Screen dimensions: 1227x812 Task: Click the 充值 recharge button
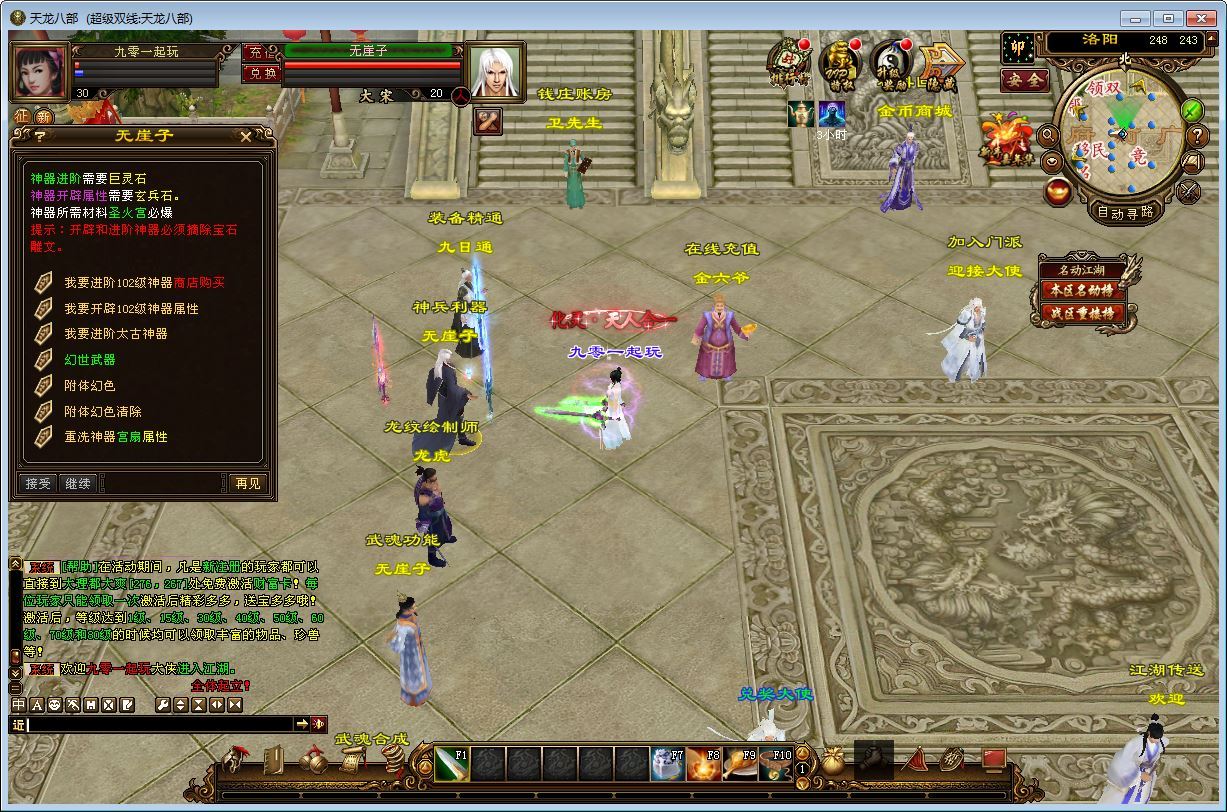tap(256, 52)
